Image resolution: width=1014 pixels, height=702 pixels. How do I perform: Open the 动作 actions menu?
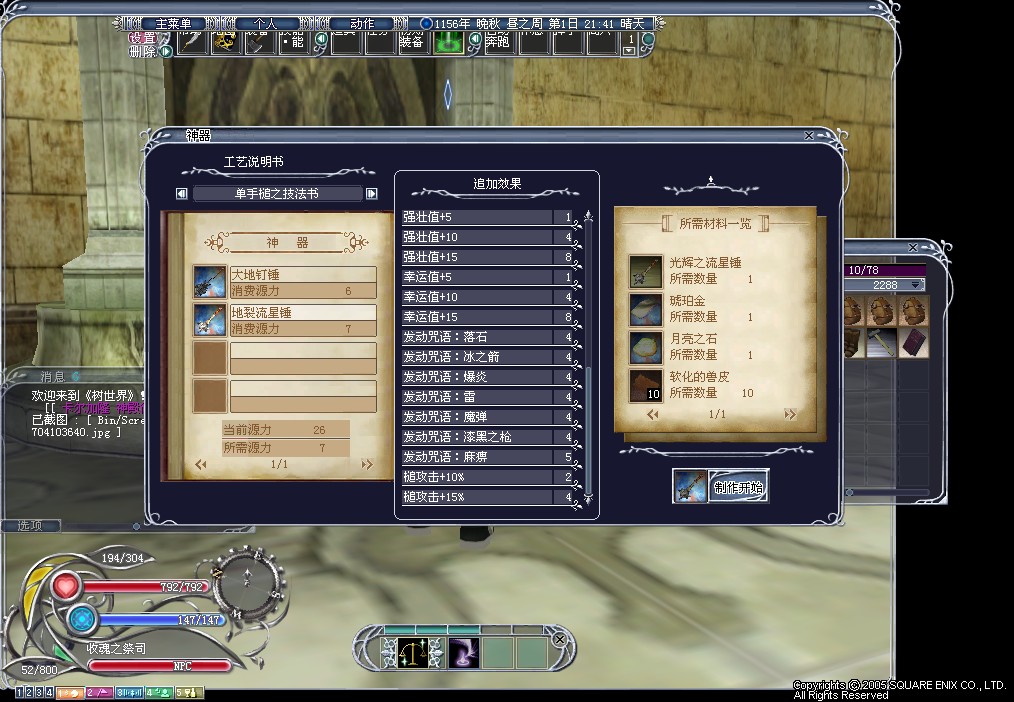[x=361, y=23]
